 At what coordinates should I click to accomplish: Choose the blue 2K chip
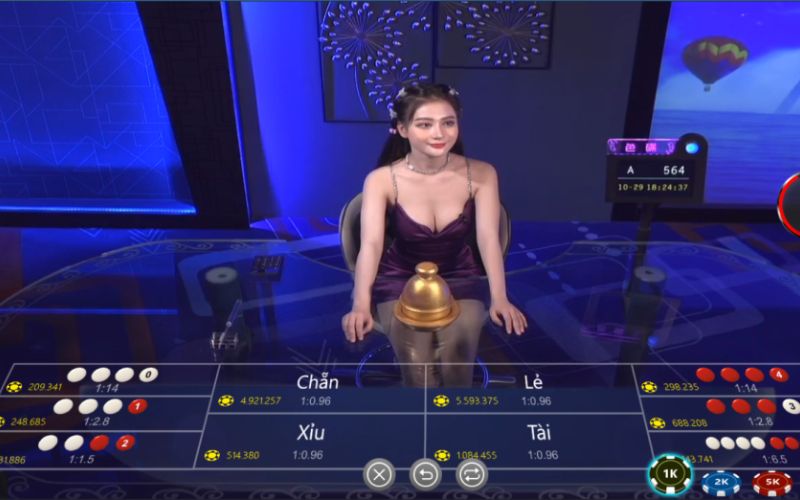720,482
